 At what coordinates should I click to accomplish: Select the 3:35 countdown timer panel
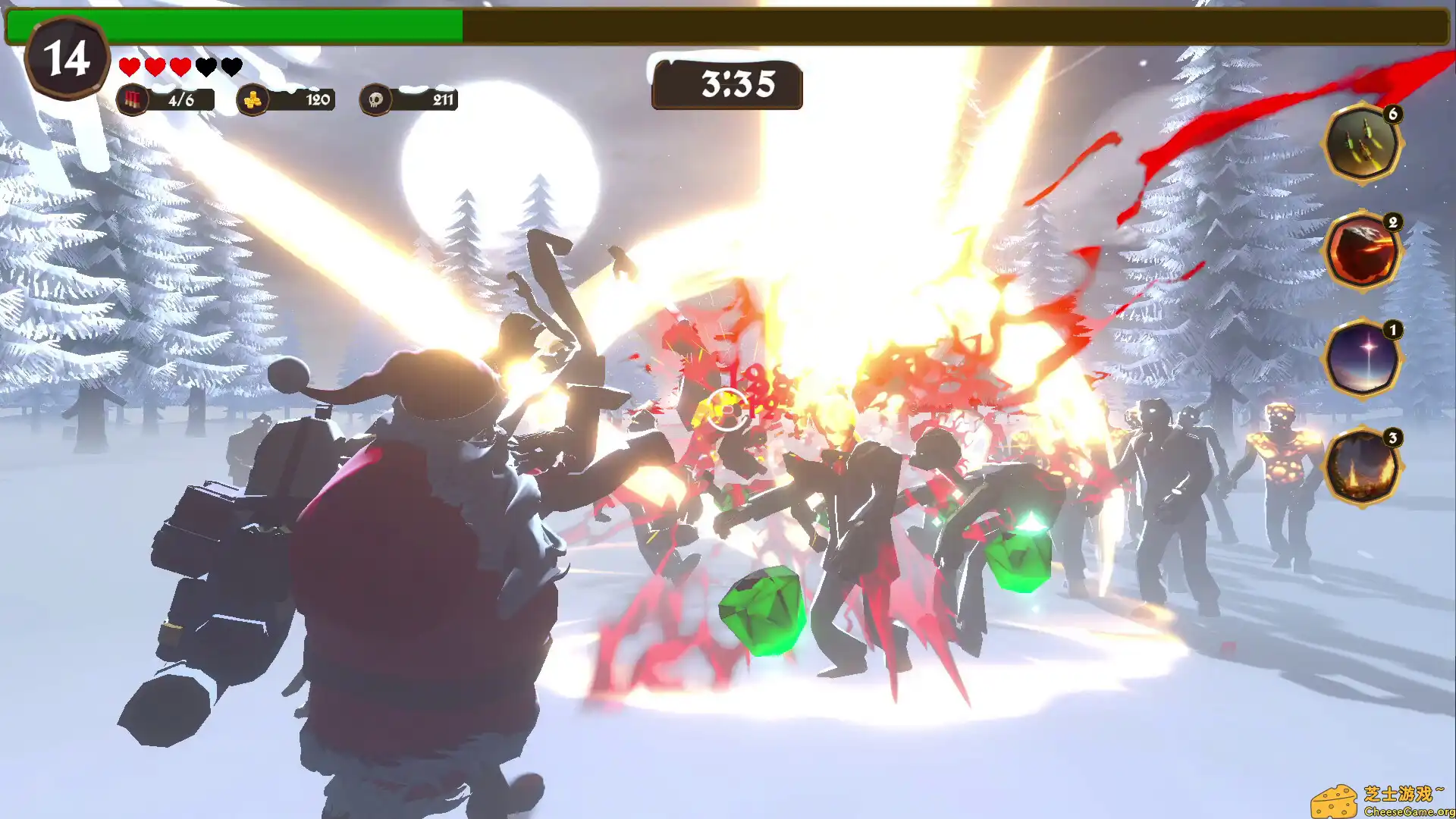coord(726,86)
